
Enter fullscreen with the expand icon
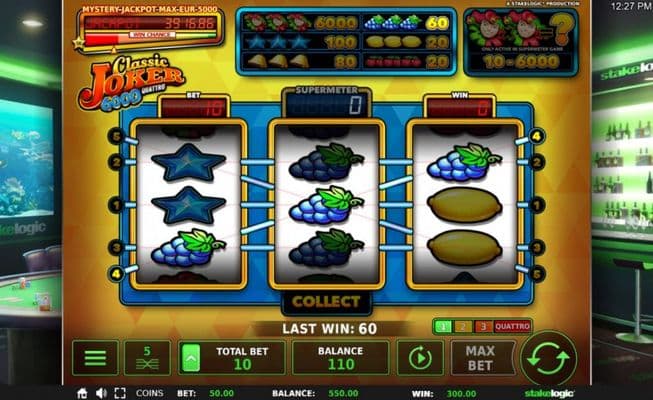(x=119, y=393)
